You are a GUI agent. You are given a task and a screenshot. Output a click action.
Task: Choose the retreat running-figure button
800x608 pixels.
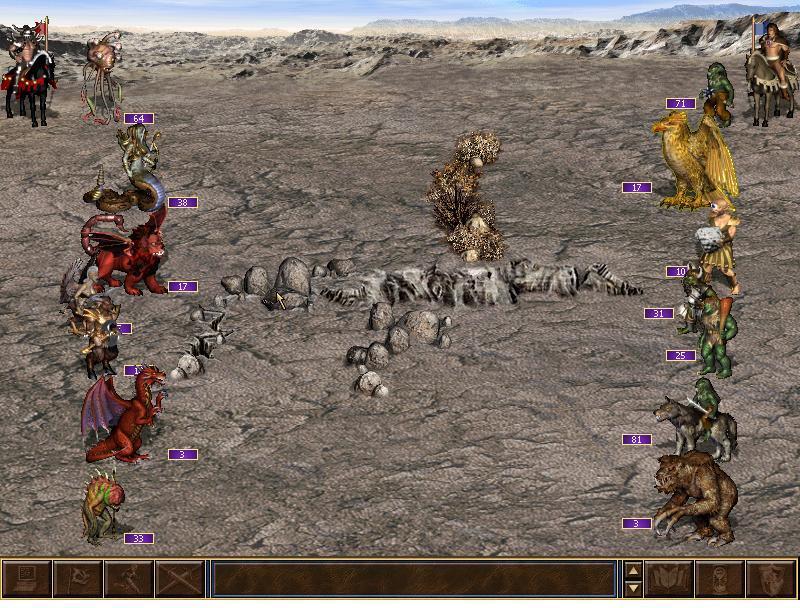point(129,580)
